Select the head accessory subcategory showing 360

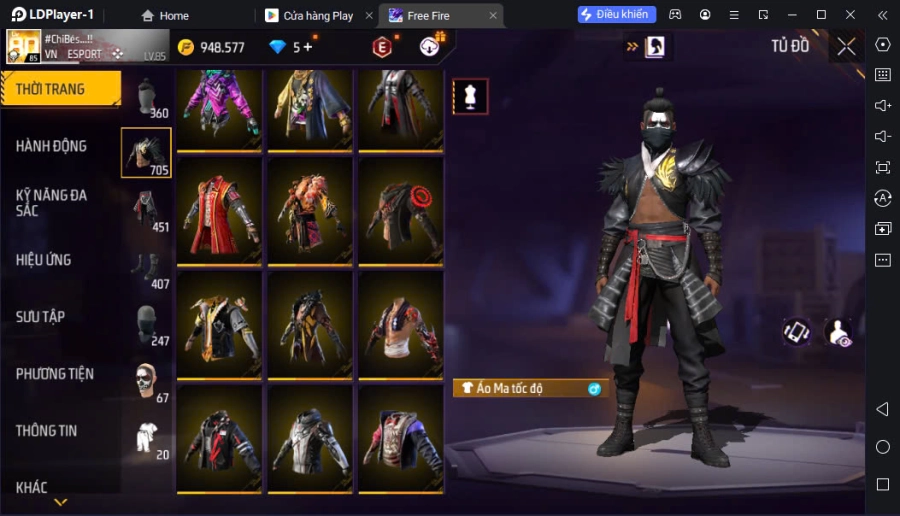coord(147,98)
